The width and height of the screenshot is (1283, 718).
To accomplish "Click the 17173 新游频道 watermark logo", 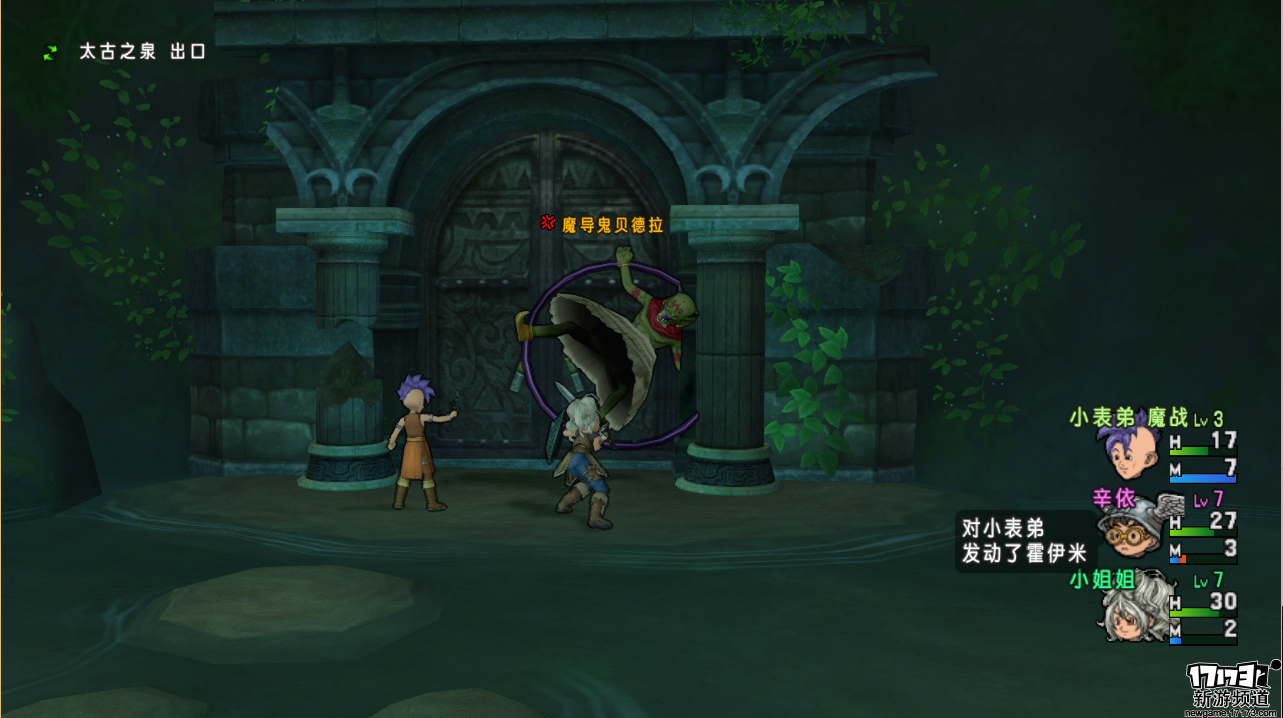I will click(x=1231, y=685).
